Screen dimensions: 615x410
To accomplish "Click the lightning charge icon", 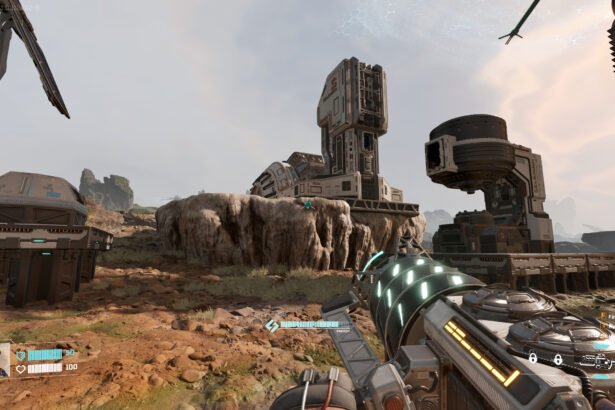I will (x=272, y=326).
